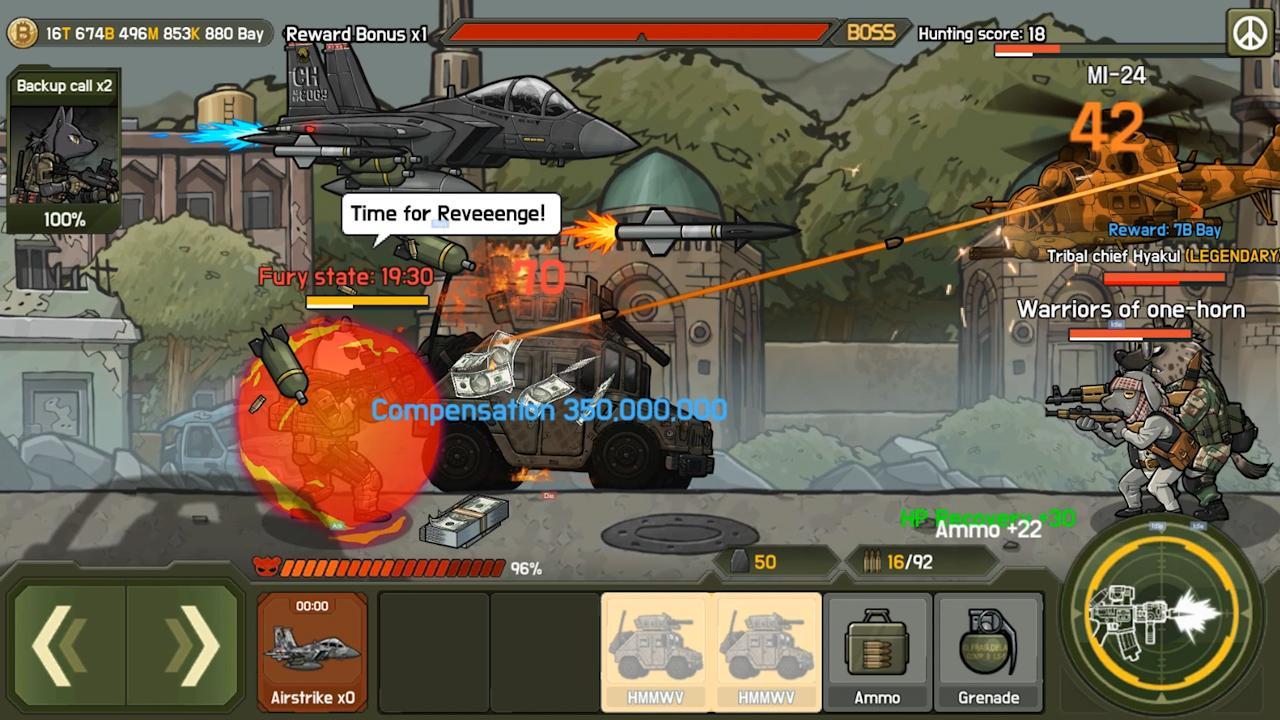Tap the Airstrike x0 slot
The height and width of the screenshot is (720, 1280).
tap(311, 650)
